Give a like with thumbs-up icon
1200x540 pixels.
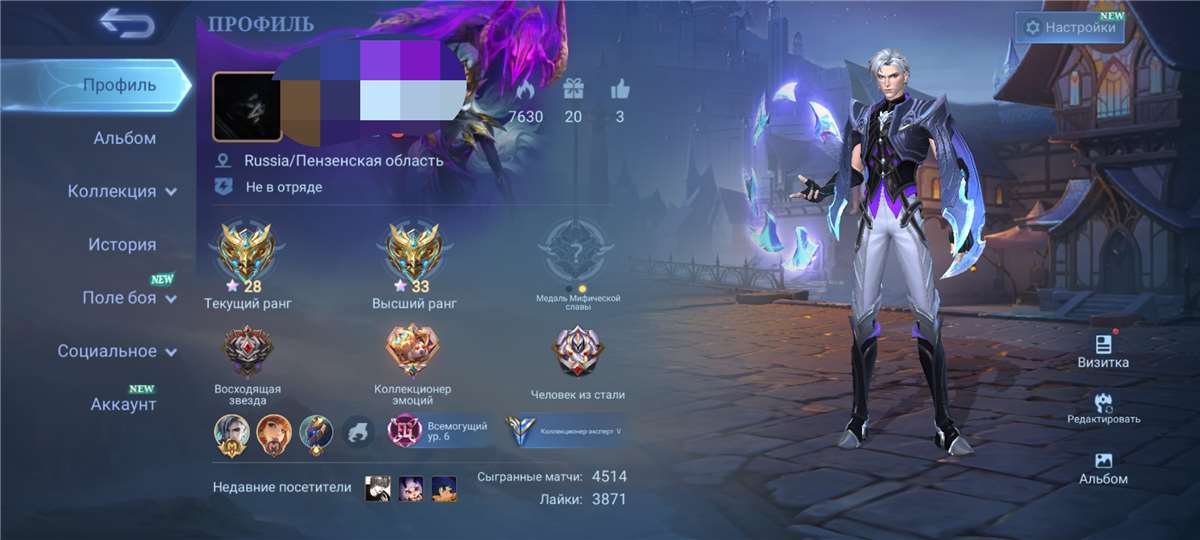click(x=620, y=90)
